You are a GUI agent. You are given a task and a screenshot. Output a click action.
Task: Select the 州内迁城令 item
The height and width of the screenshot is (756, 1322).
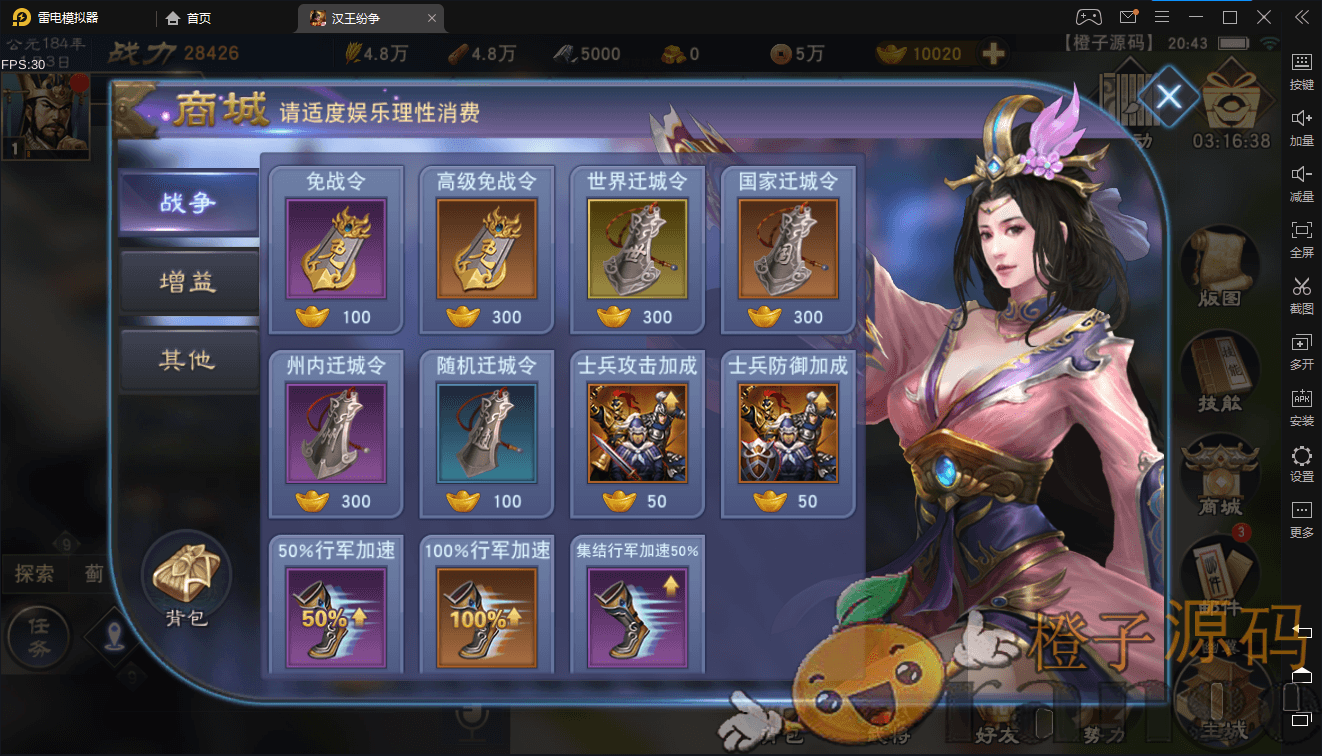coord(336,433)
